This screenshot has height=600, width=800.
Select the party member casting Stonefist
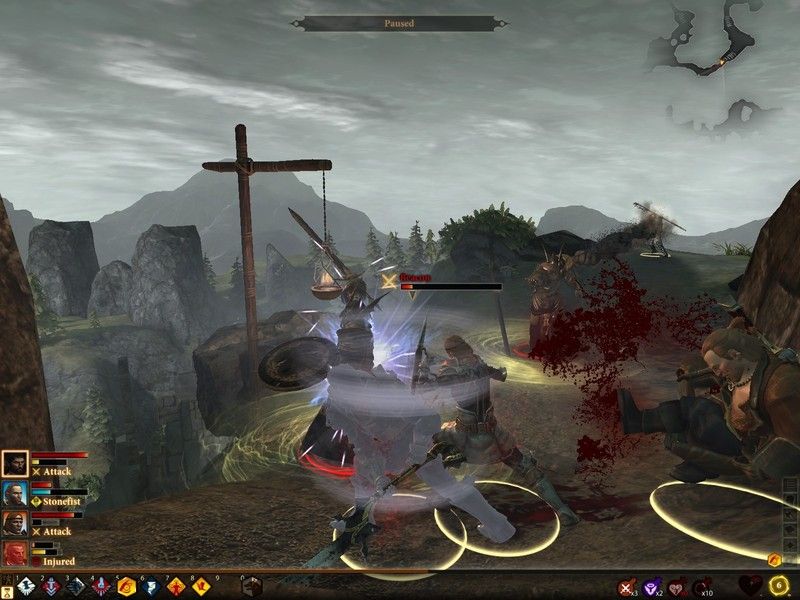(15, 493)
